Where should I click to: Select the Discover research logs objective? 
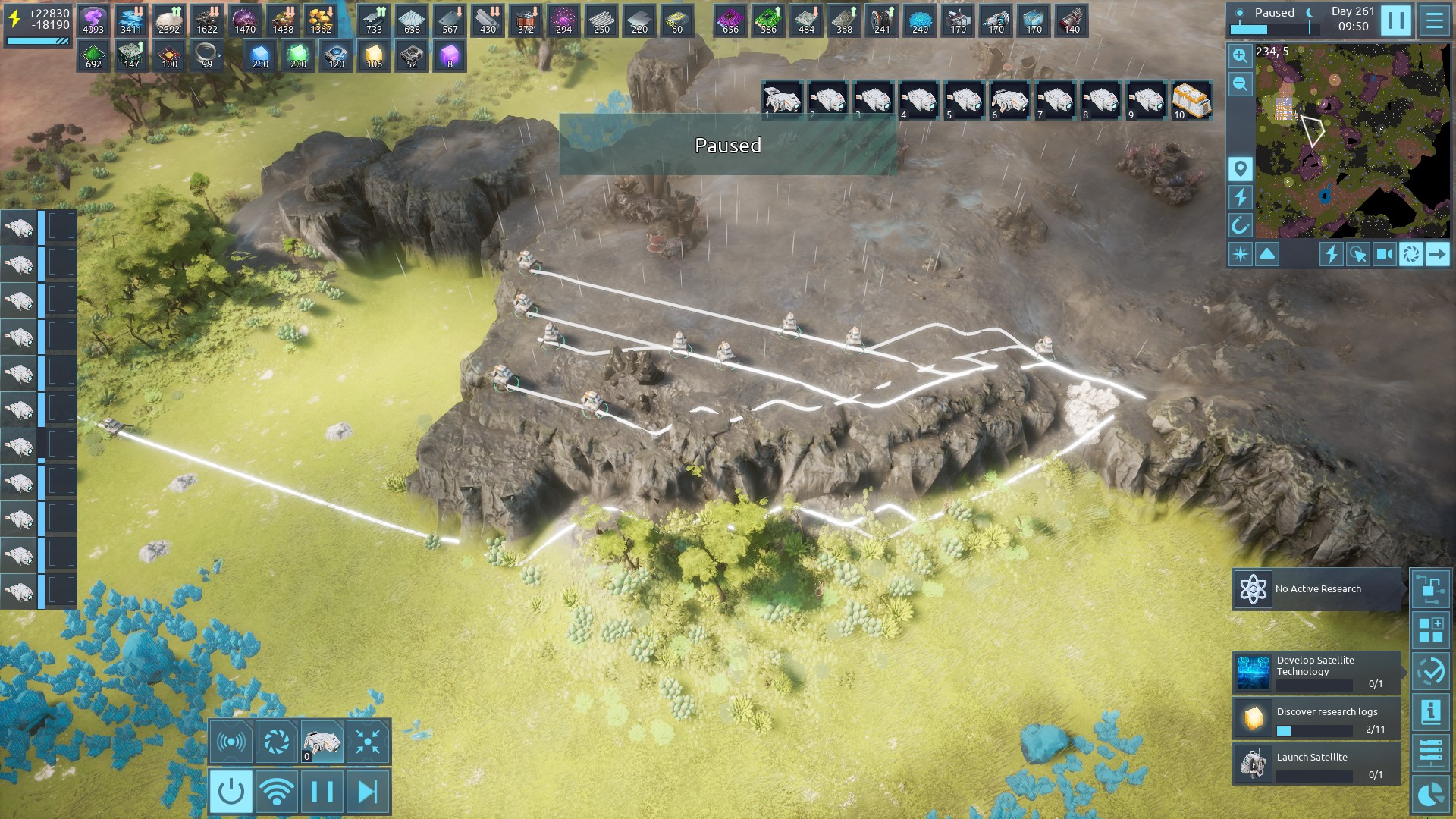1316,718
